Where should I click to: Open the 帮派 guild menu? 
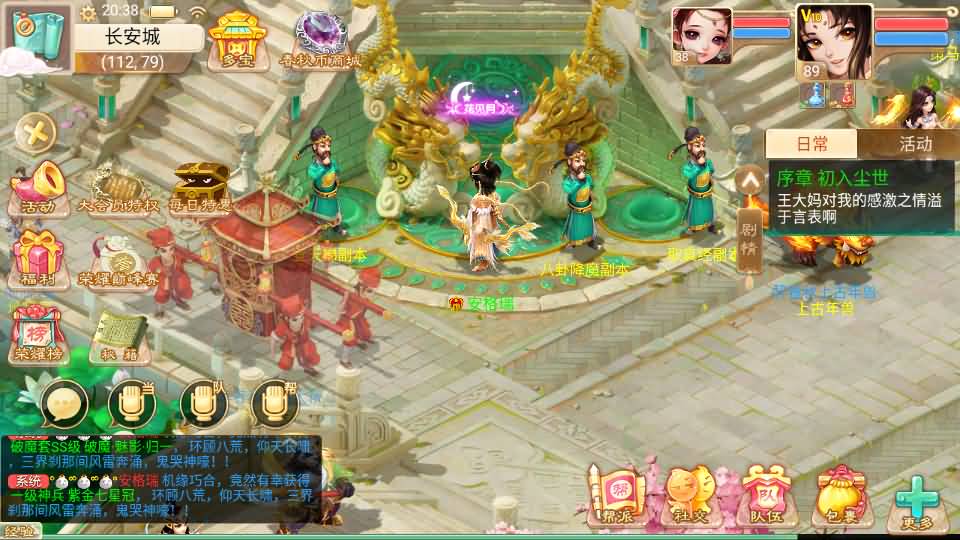coord(616,497)
